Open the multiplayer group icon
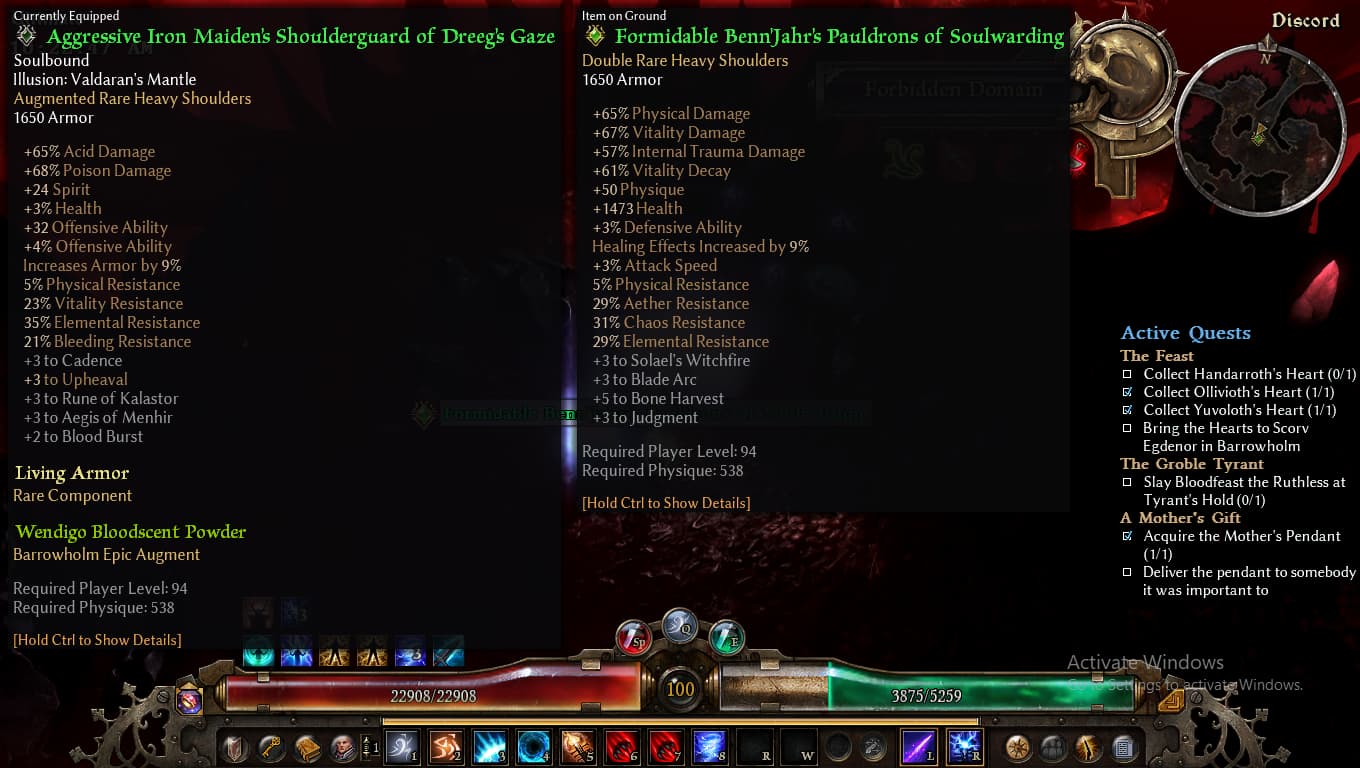This screenshot has height=768, width=1360. click(x=1053, y=747)
